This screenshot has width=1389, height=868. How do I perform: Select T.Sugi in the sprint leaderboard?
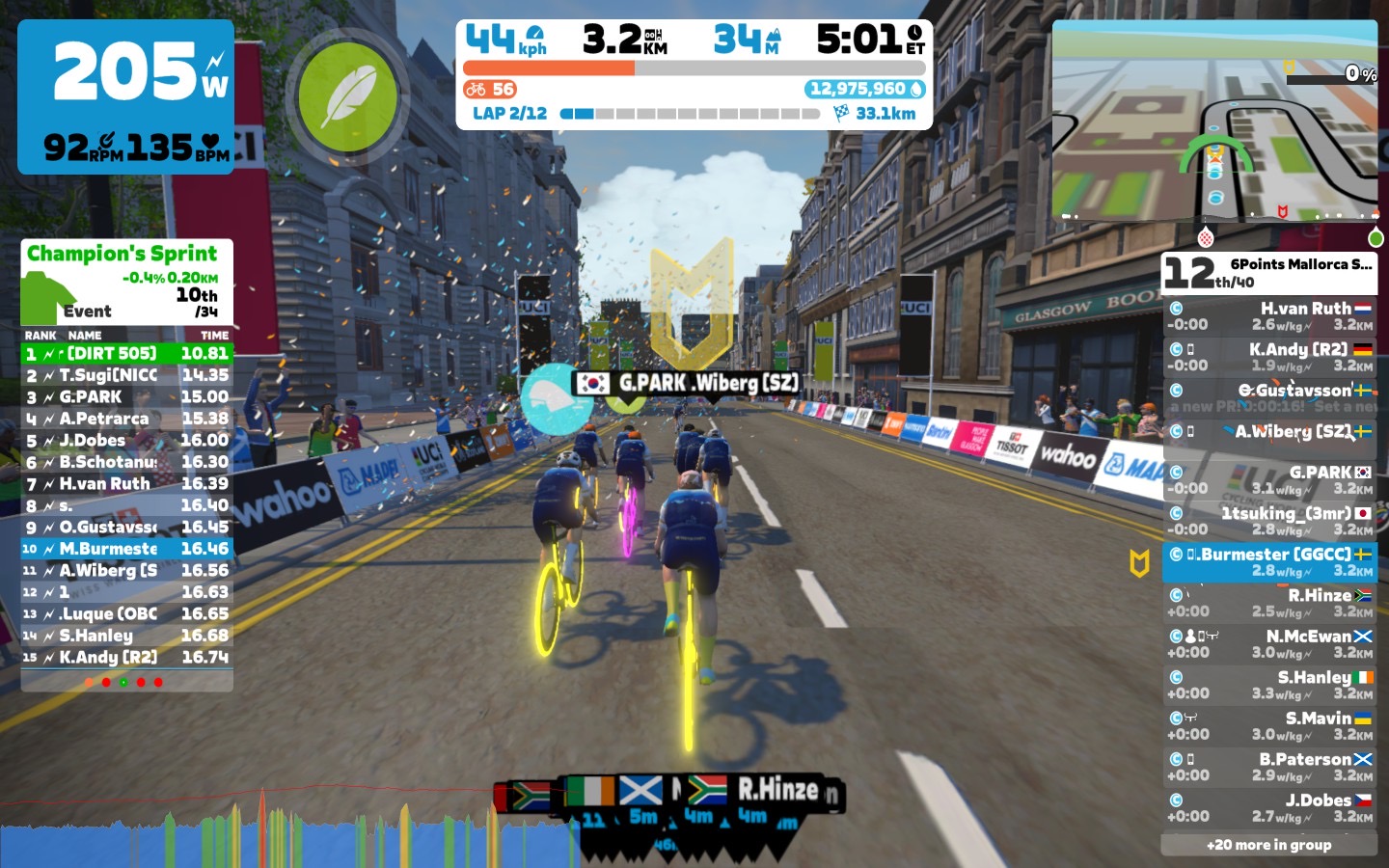[x=126, y=375]
